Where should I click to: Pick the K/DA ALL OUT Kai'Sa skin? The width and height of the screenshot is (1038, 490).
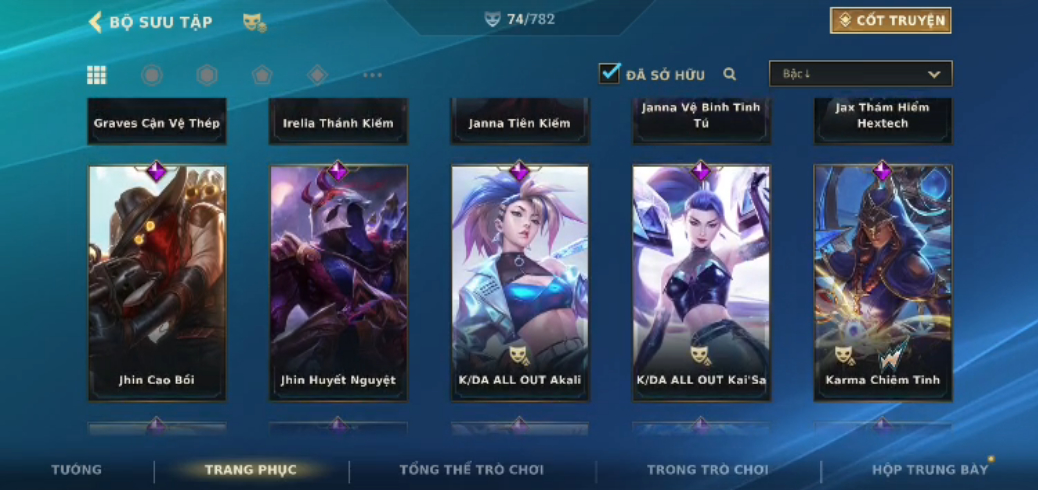701,283
